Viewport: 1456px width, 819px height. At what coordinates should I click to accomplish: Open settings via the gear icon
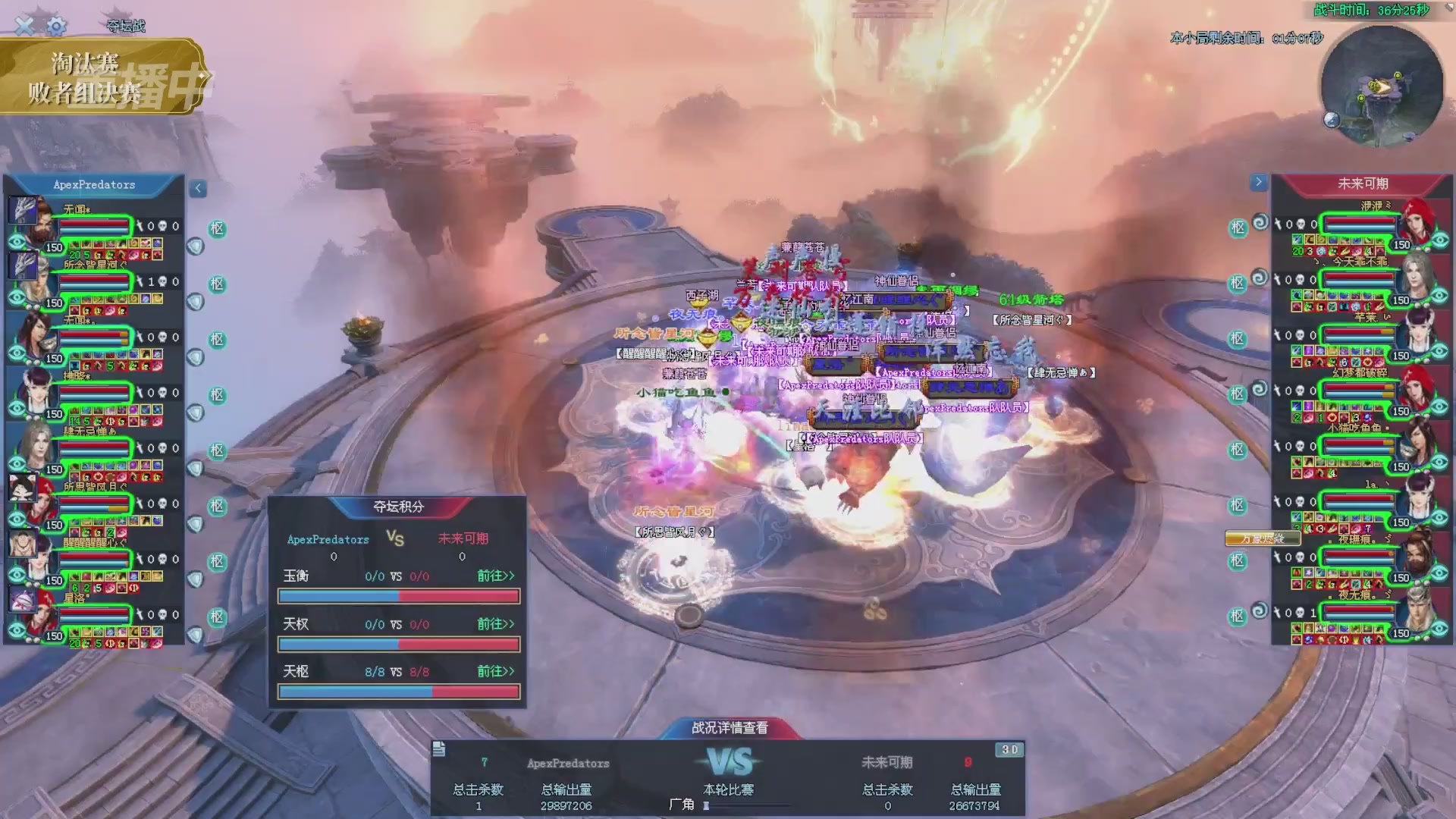click(56, 27)
